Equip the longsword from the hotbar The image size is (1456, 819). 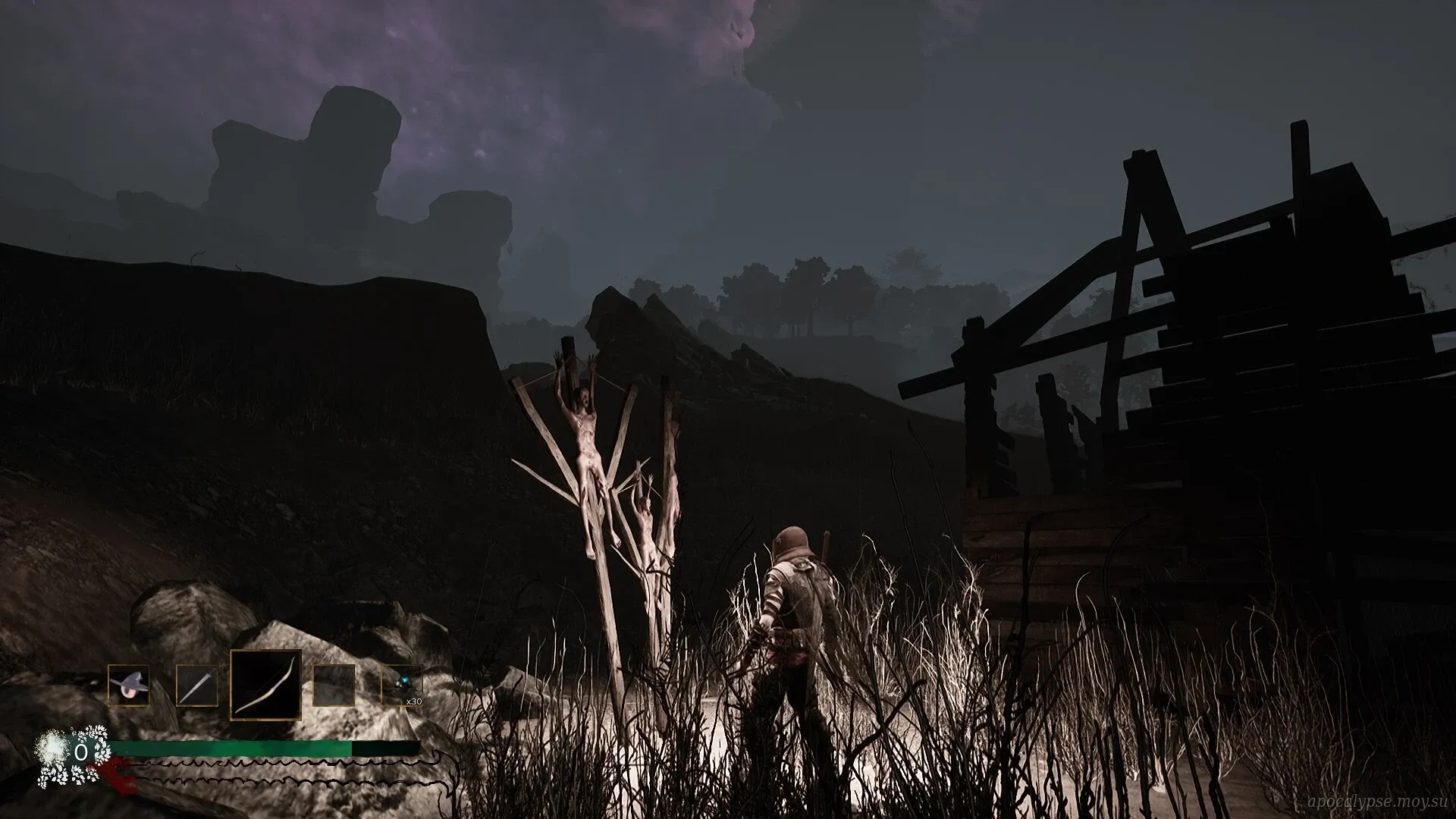click(x=196, y=686)
